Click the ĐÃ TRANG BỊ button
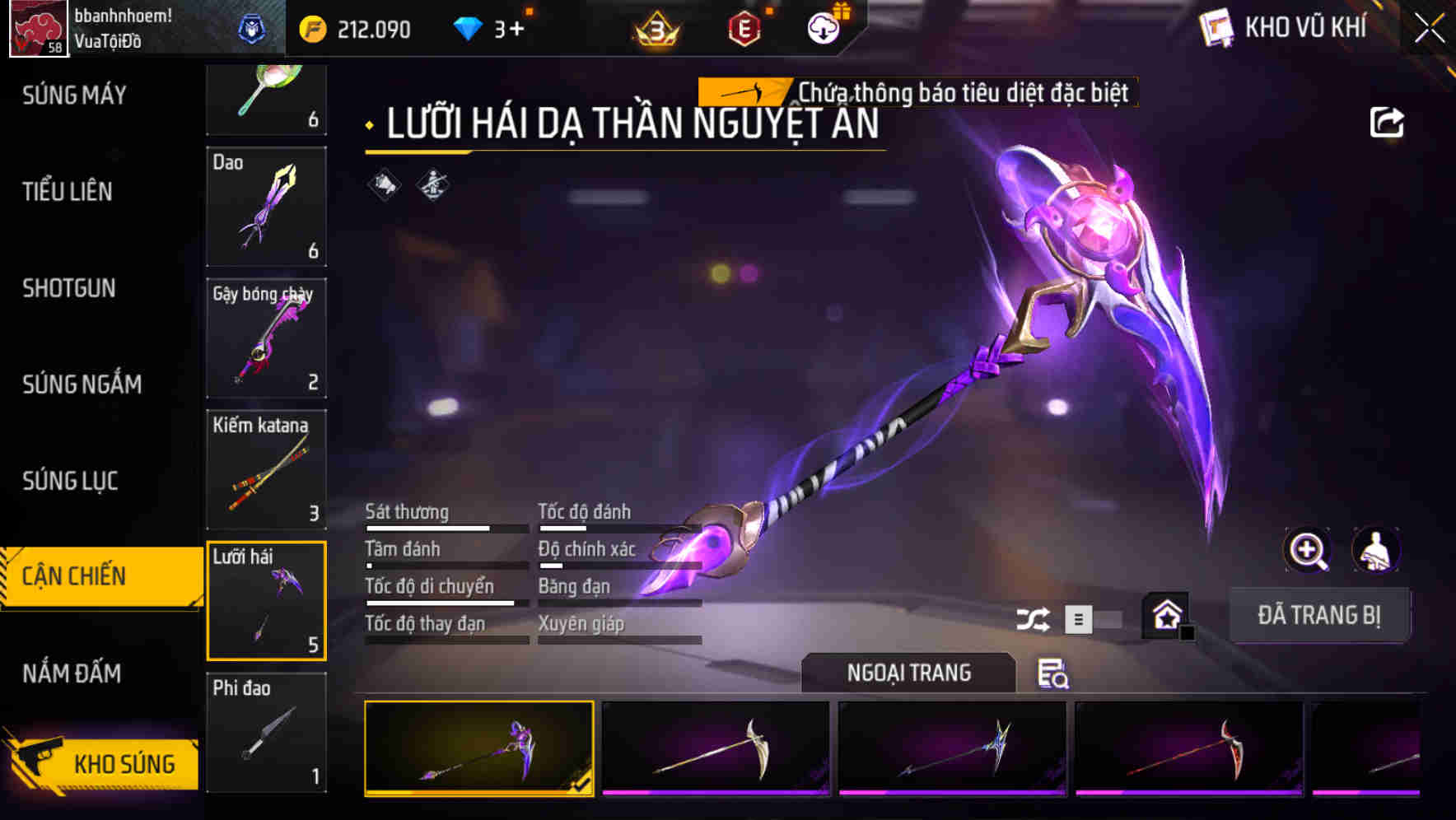Screen dimensions: 1456x820 1319,615
